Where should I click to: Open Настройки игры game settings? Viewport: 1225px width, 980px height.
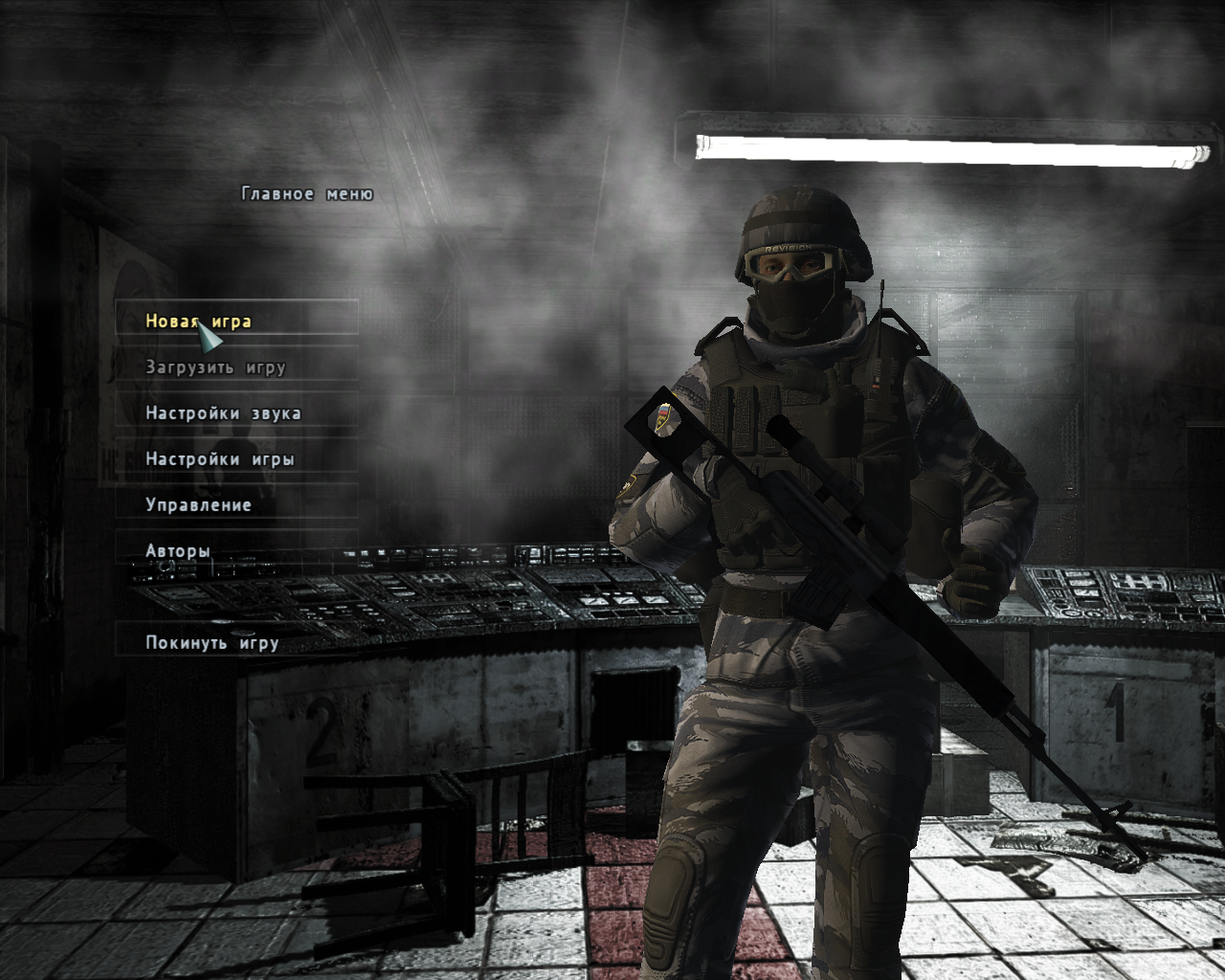click(219, 458)
